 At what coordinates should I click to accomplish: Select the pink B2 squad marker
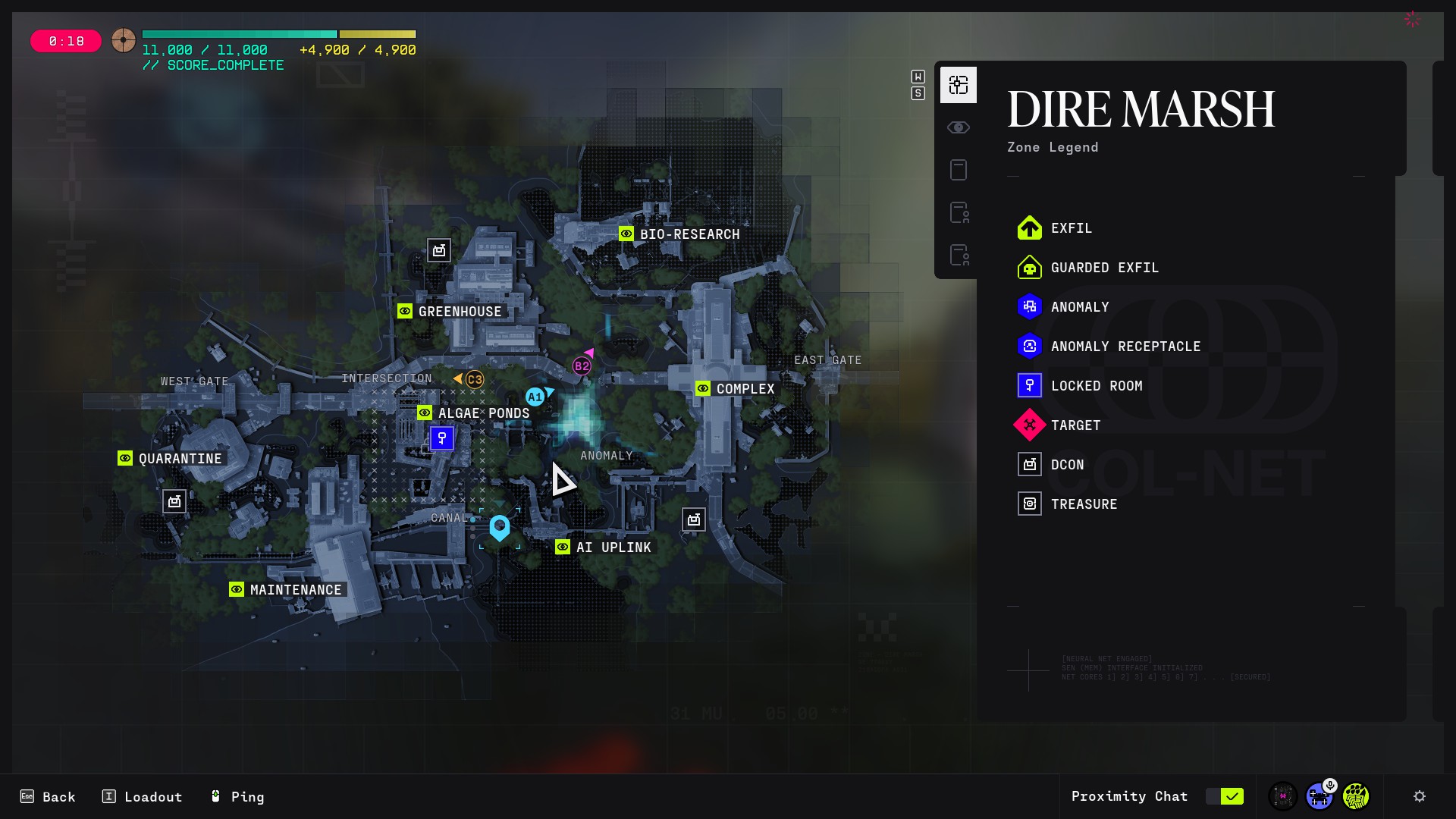pos(582,366)
